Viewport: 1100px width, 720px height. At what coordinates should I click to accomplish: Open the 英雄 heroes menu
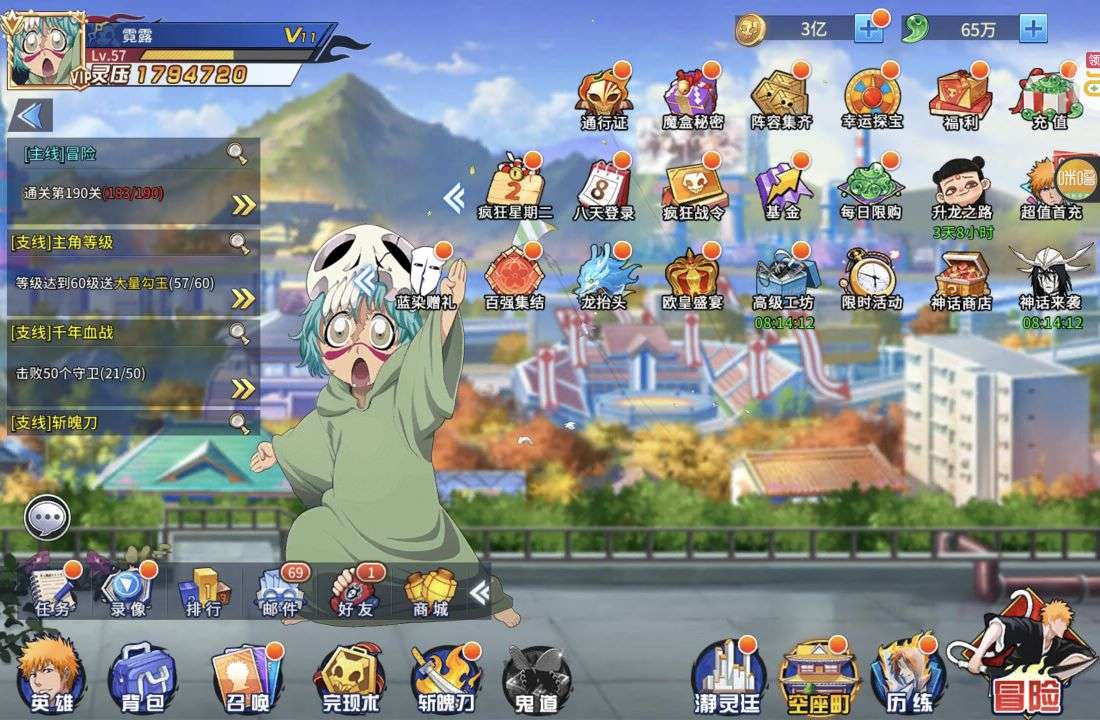51,675
